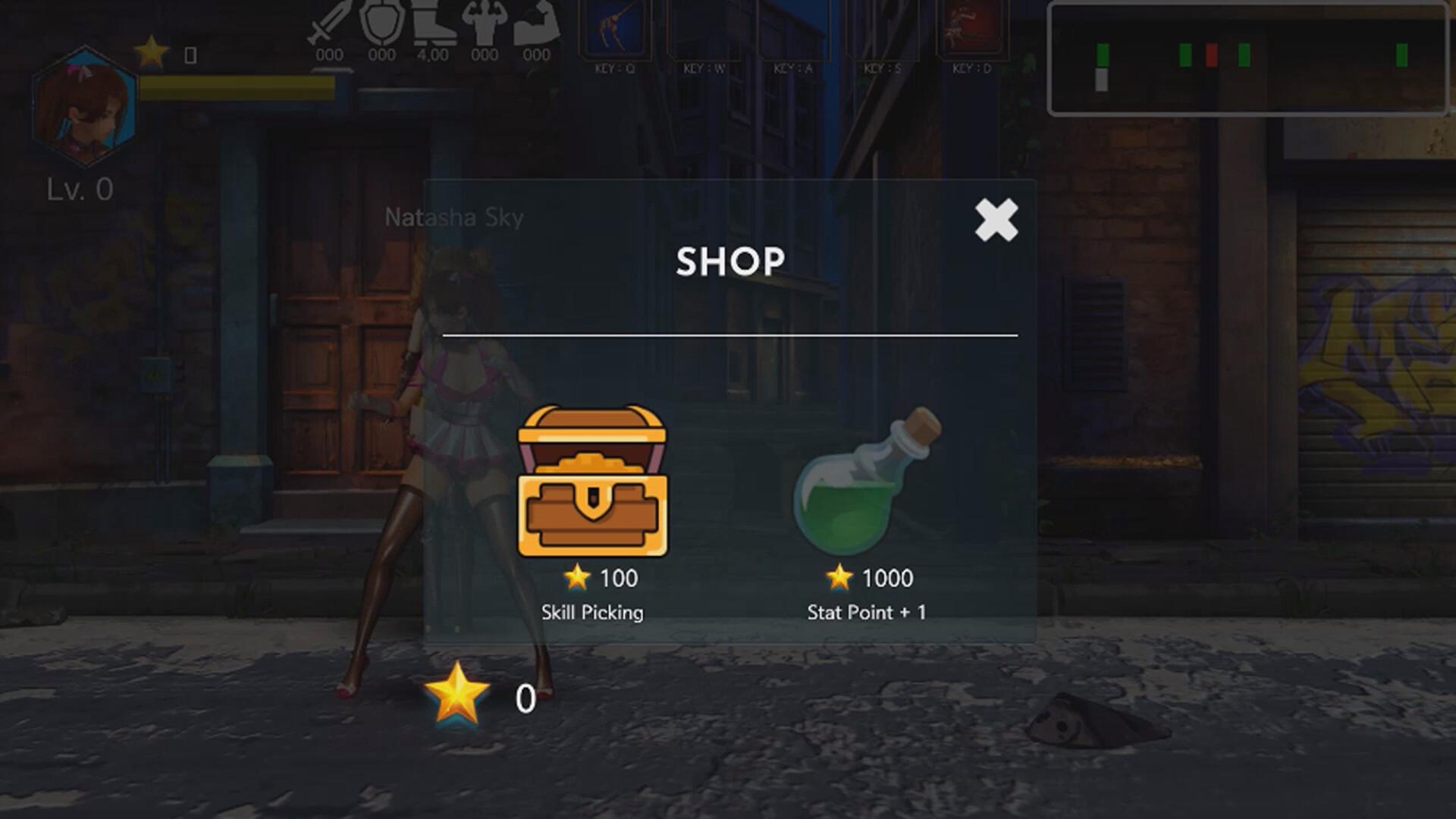Click a green marker on the top-right tracker
The width and height of the screenshot is (1456, 819).
1103,53
